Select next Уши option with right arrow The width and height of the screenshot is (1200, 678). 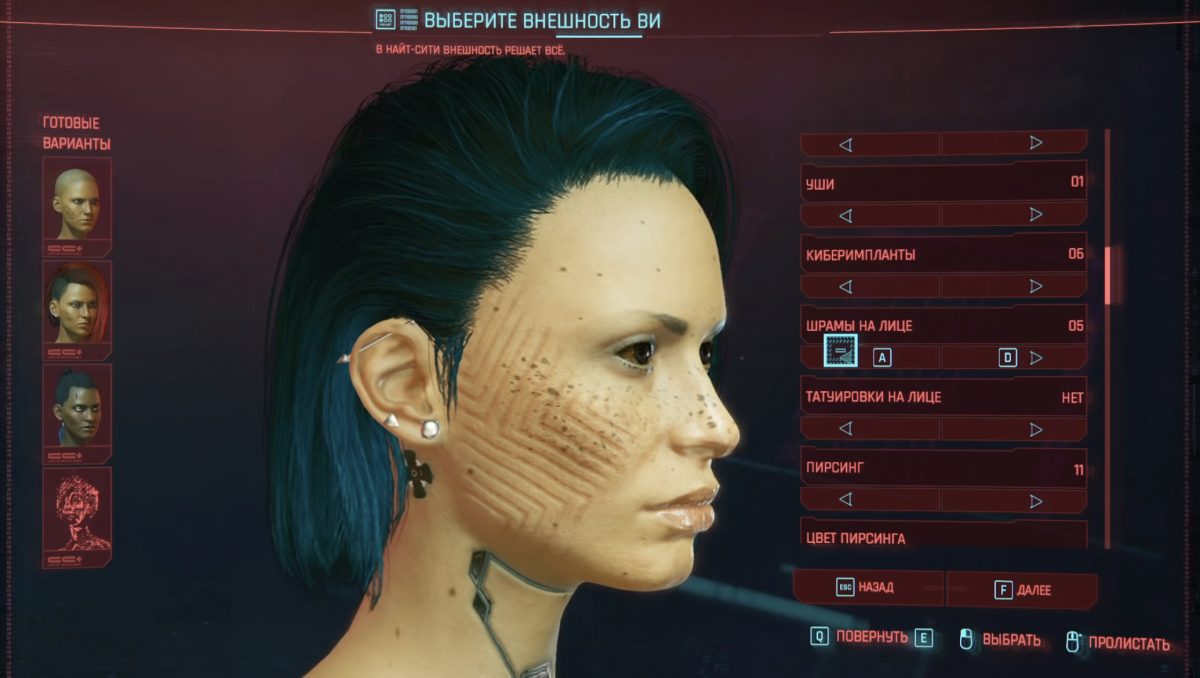click(1036, 215)
